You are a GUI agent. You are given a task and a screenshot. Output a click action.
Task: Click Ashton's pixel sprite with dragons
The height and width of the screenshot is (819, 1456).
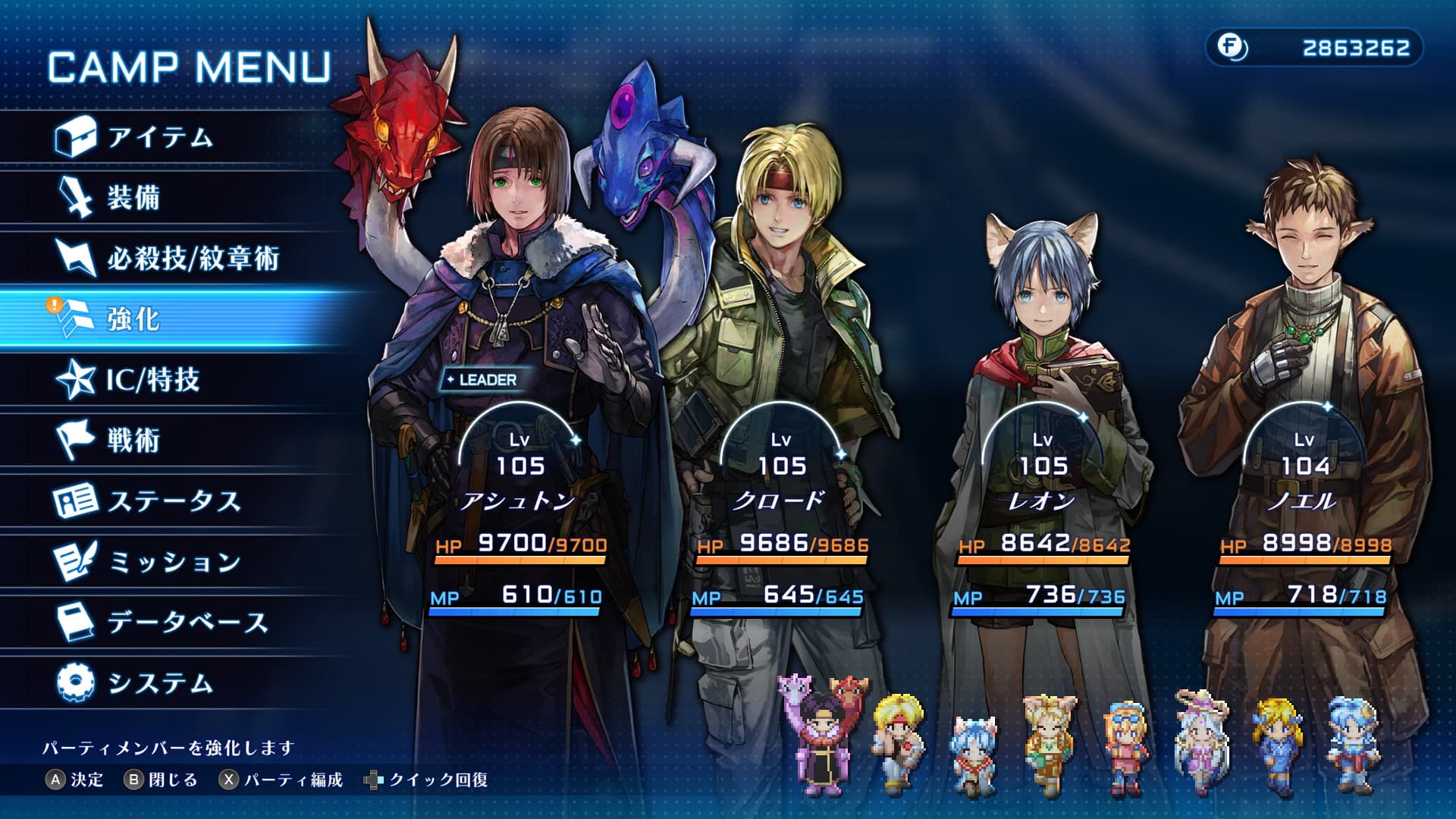[x=821, y=733]
